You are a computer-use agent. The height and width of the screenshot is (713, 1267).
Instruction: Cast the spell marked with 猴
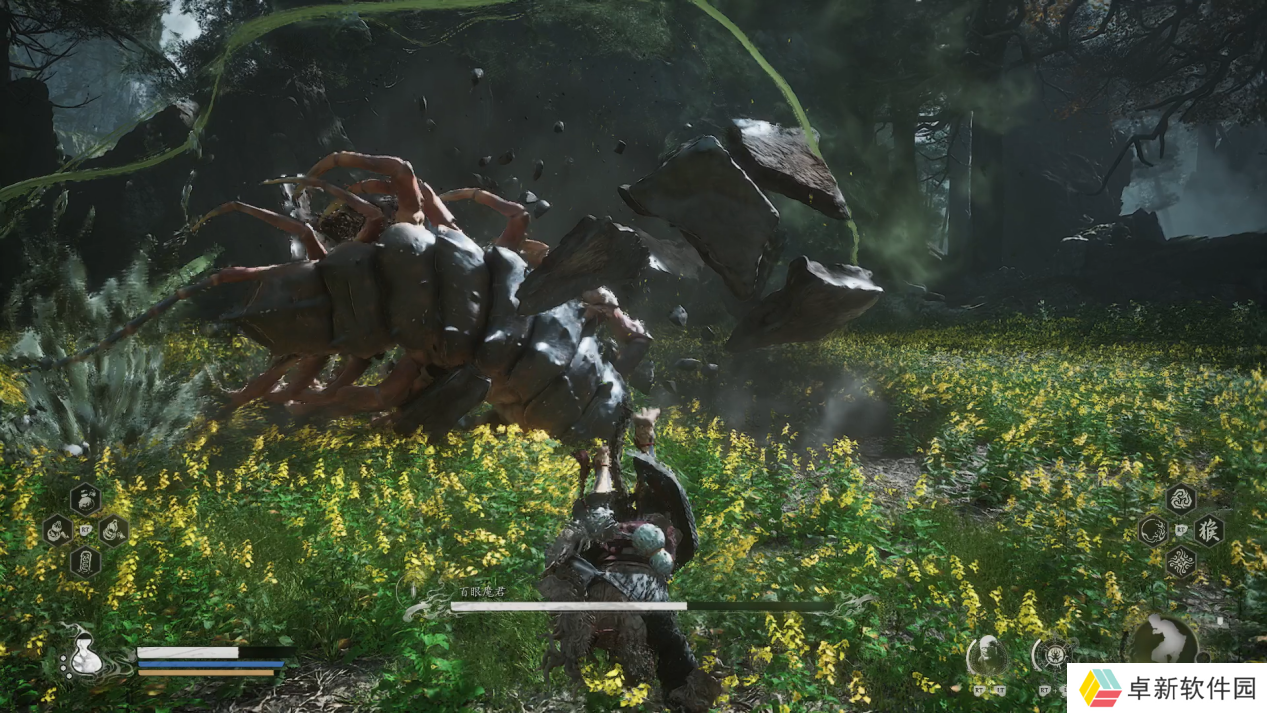[1208, 530]
